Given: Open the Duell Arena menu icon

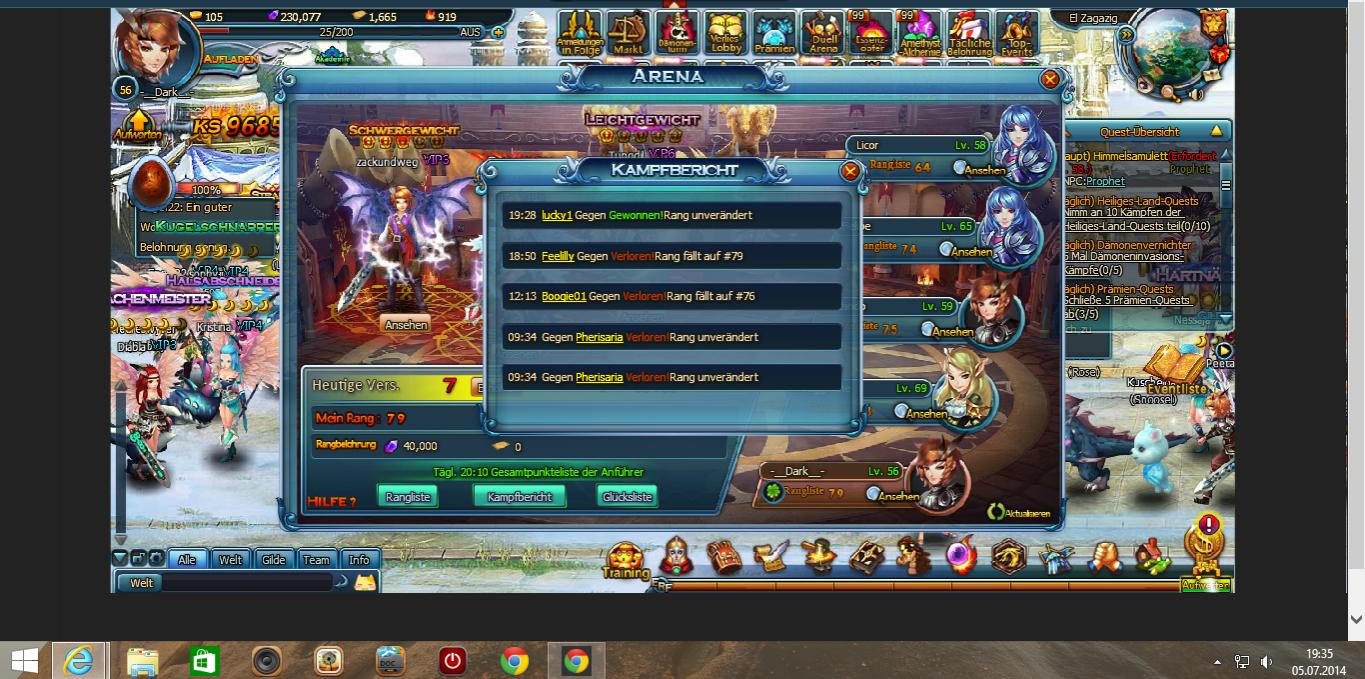Looking at the screenshot, I should pyautogui.click(x=823, y=34).
